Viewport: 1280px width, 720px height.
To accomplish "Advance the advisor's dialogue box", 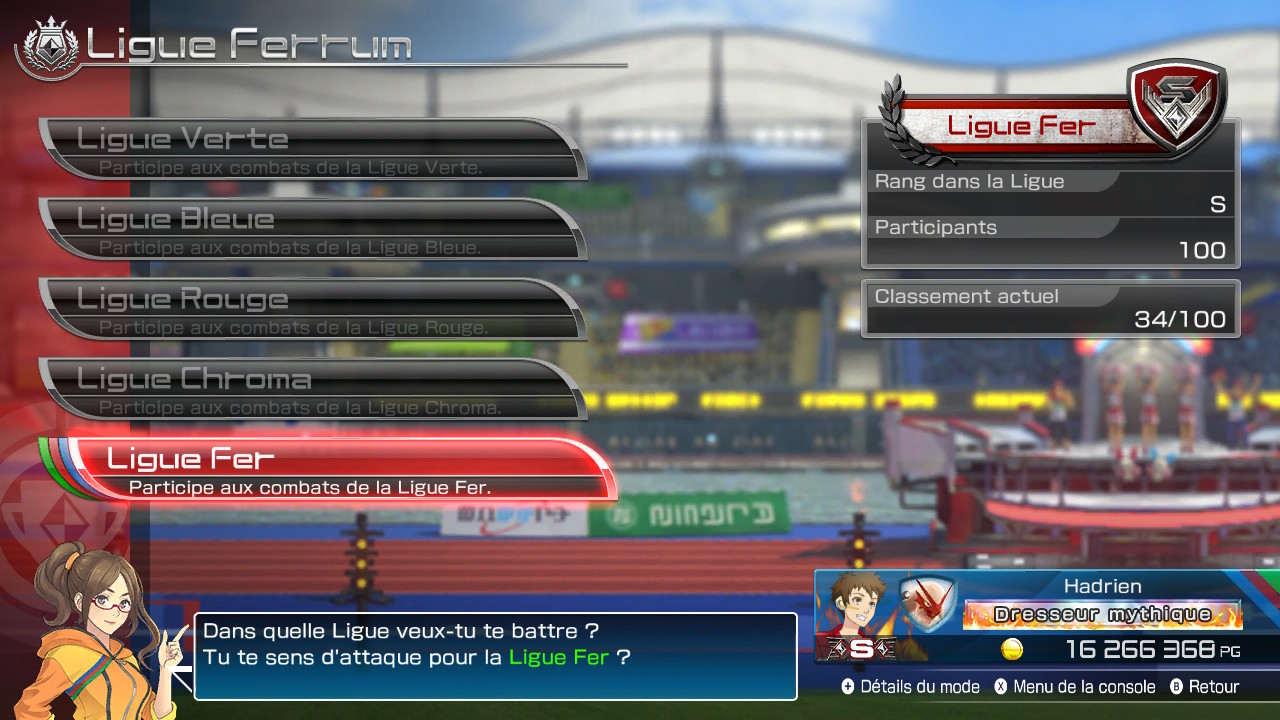I will (495, 656).
